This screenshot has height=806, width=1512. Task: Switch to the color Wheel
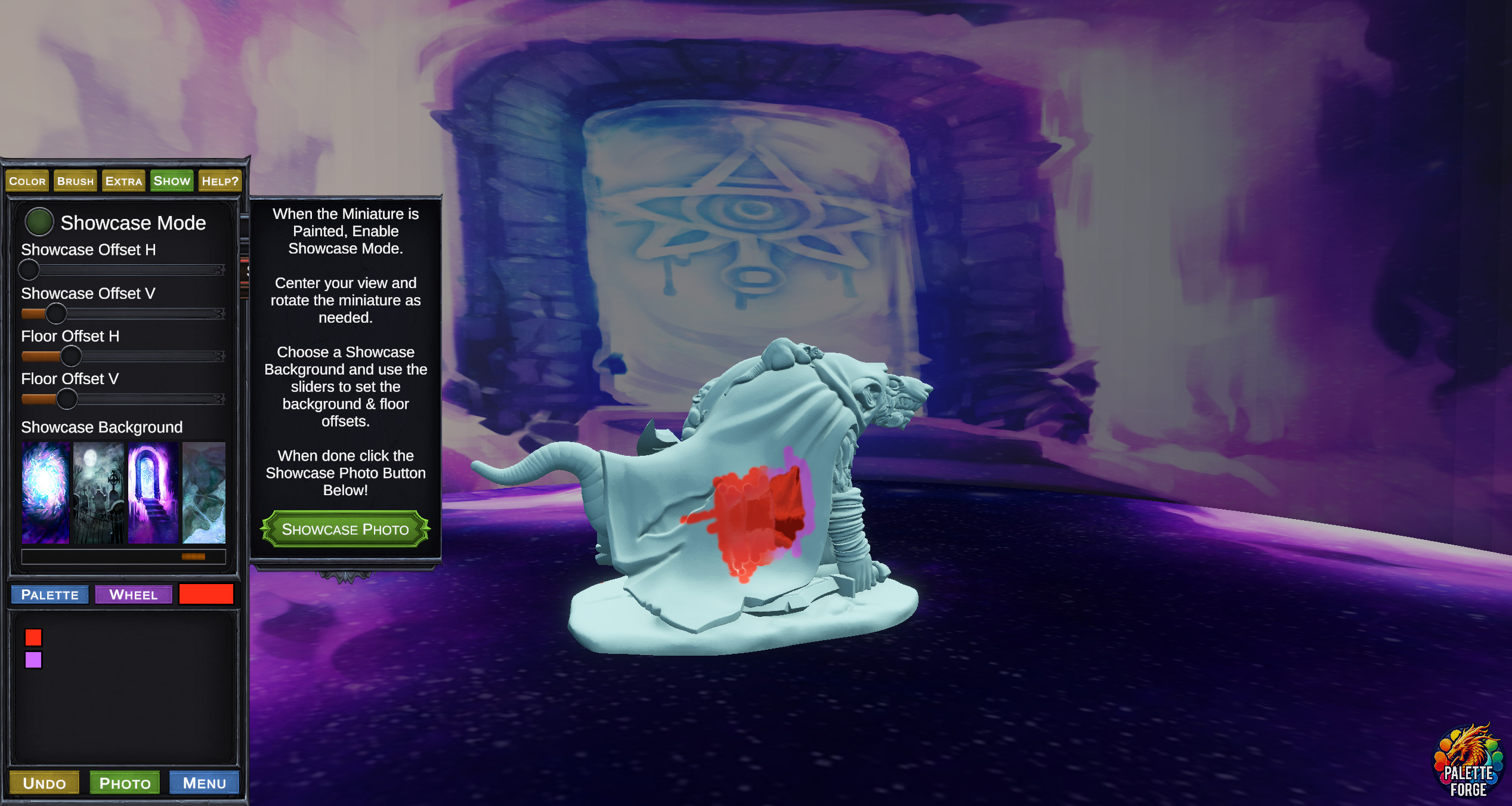(134, 595)
